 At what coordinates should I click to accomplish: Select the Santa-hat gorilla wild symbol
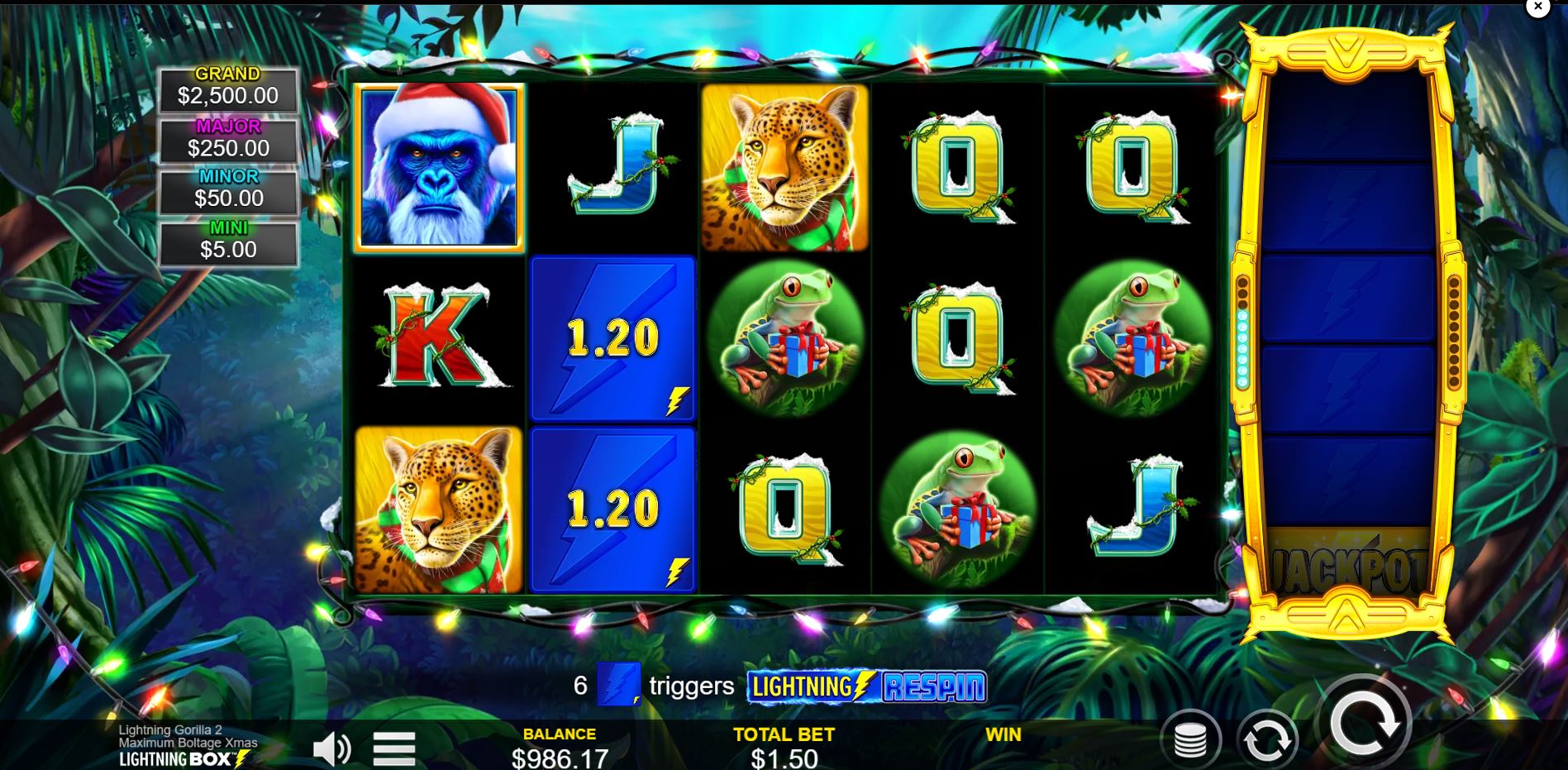pyautogui.click(x=440, y=165)
